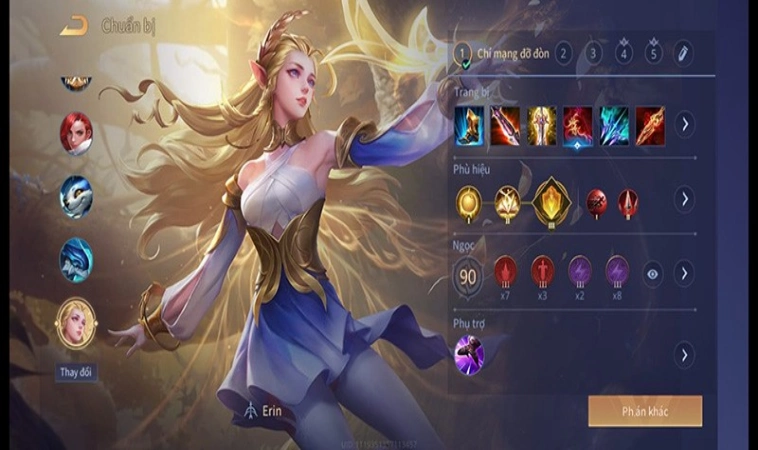Go back using the return arrow
Image resolution: width=758 pixels, height=450 pixels.
pyautogui.click(x=73, y=26)
